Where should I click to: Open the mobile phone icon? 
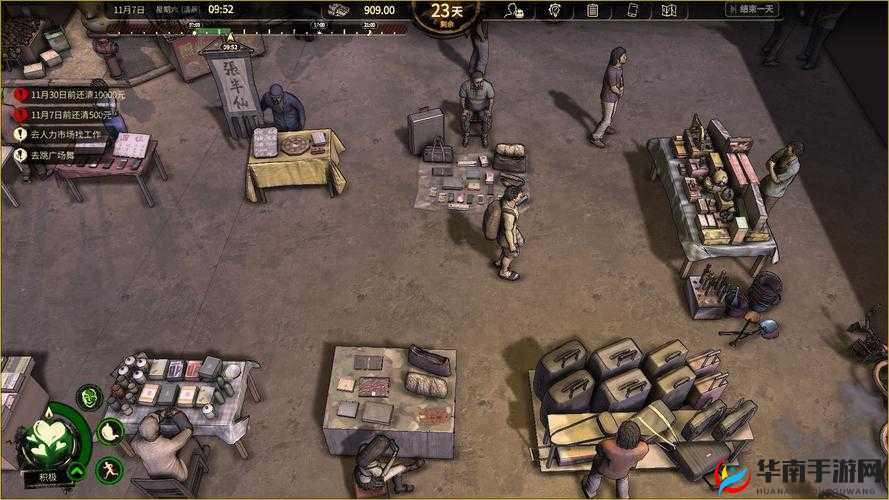(x=632, y=11)
